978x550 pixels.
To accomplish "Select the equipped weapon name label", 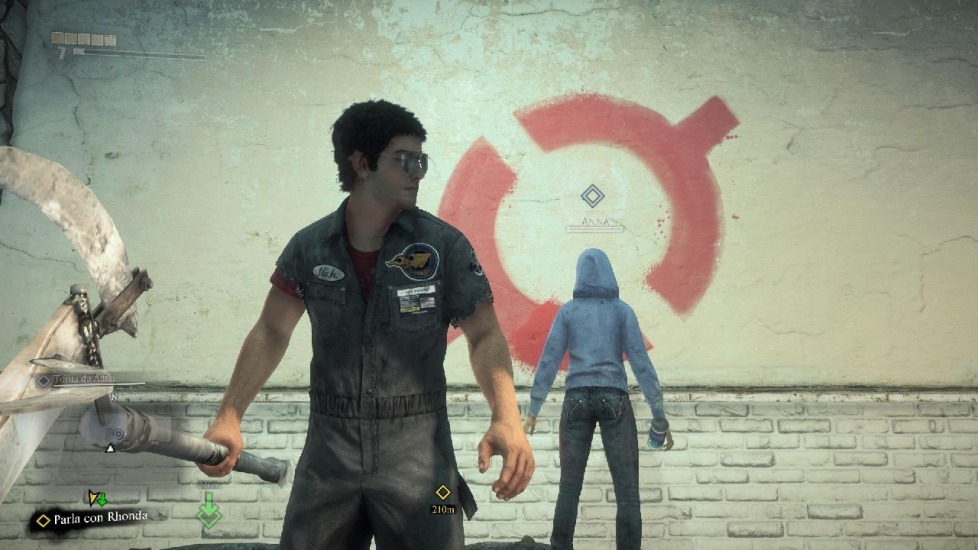I will pos(78,379).
